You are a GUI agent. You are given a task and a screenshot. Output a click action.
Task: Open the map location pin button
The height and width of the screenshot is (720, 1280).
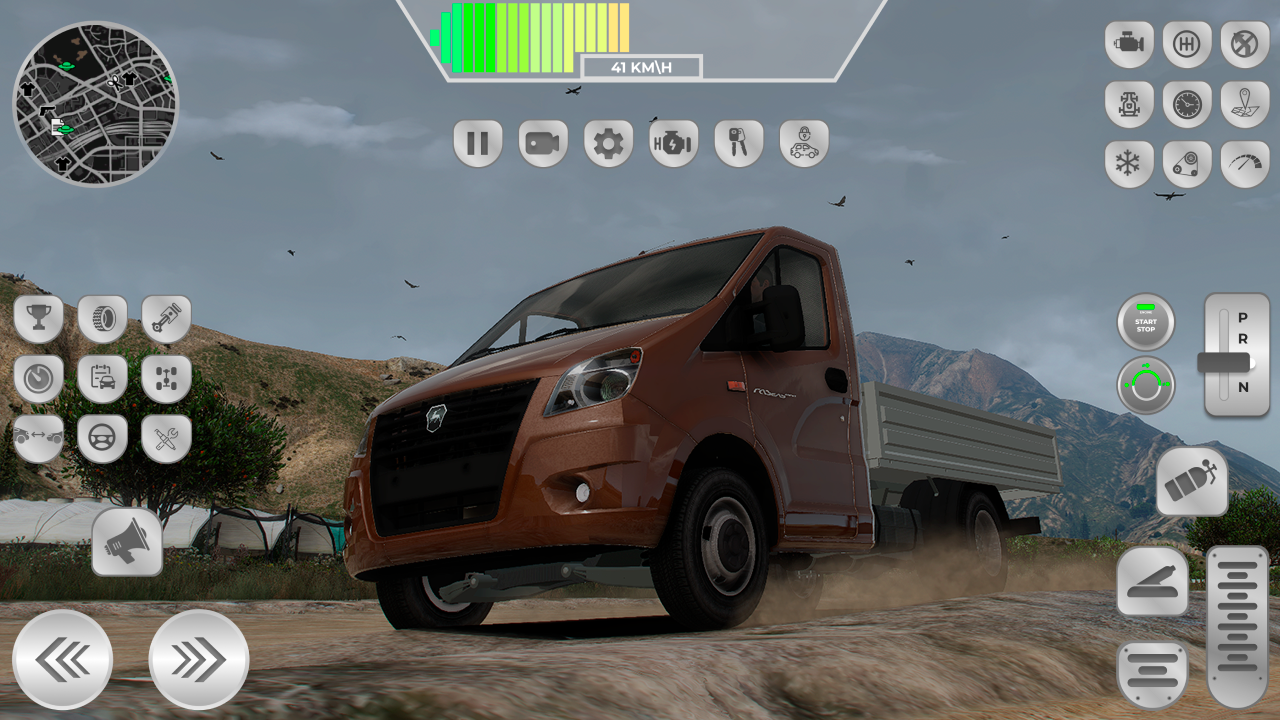[1245, 104]
